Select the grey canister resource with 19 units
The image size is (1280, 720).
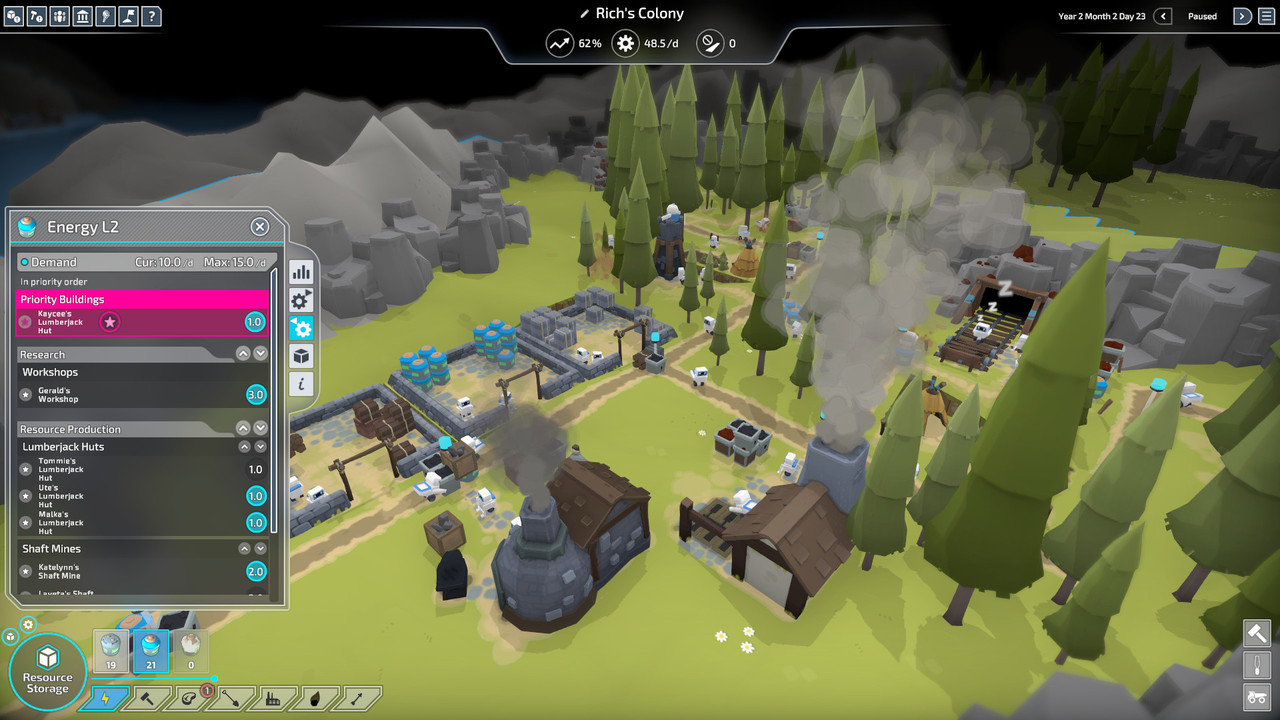click(x=111, y=651)
